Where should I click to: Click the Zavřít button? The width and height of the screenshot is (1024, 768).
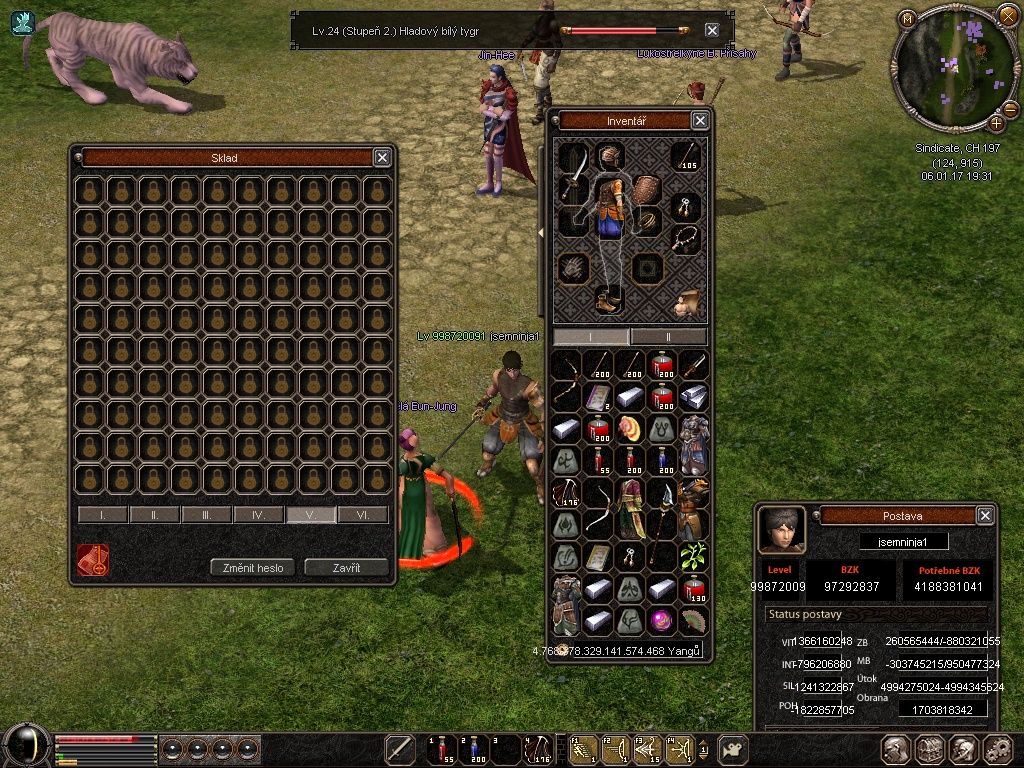(346, 567)
